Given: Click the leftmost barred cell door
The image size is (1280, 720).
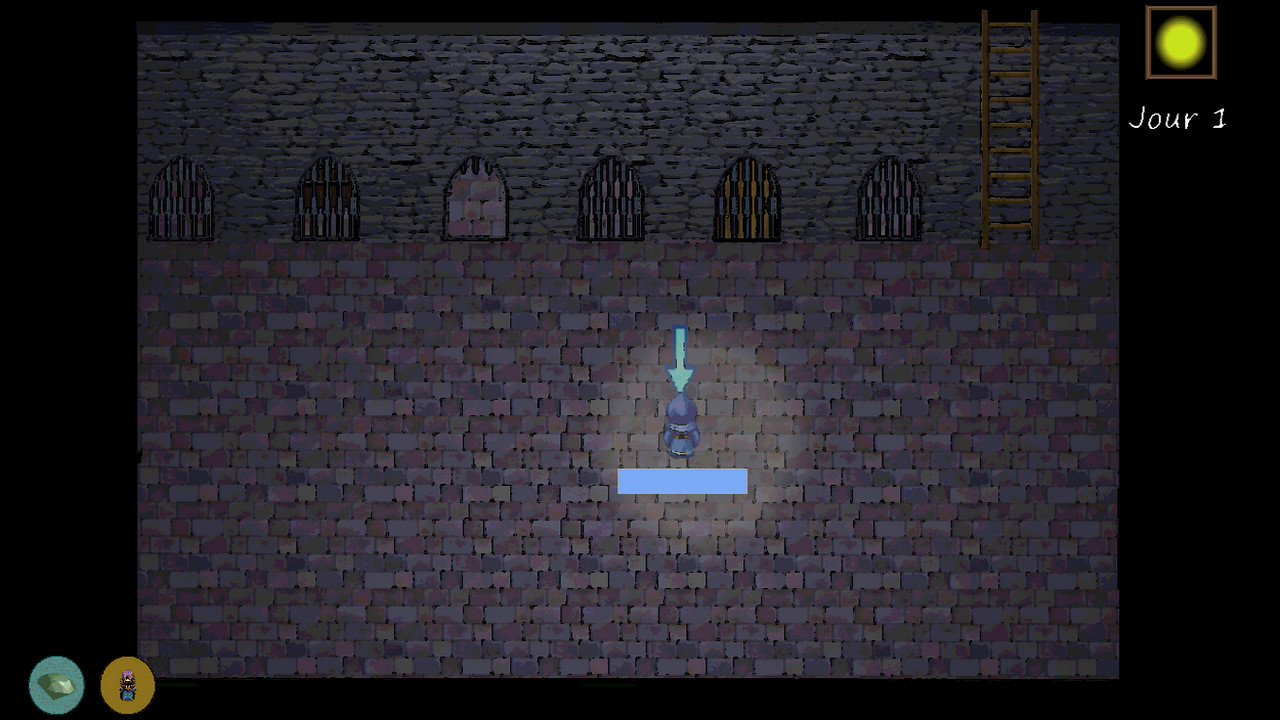Looking at the screenshot, I should point(181,200).
